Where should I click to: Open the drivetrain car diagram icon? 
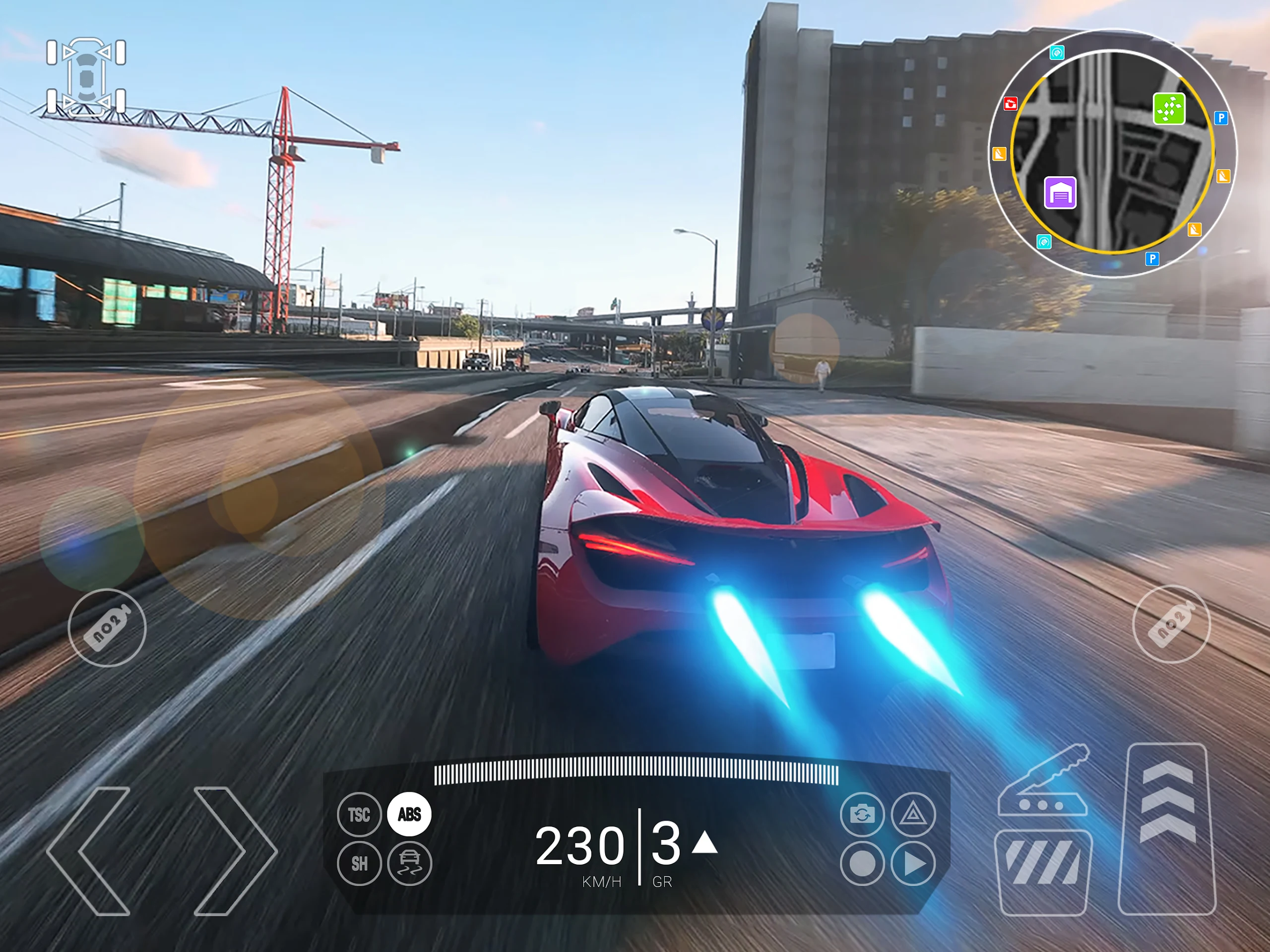(x=86, y=77)
